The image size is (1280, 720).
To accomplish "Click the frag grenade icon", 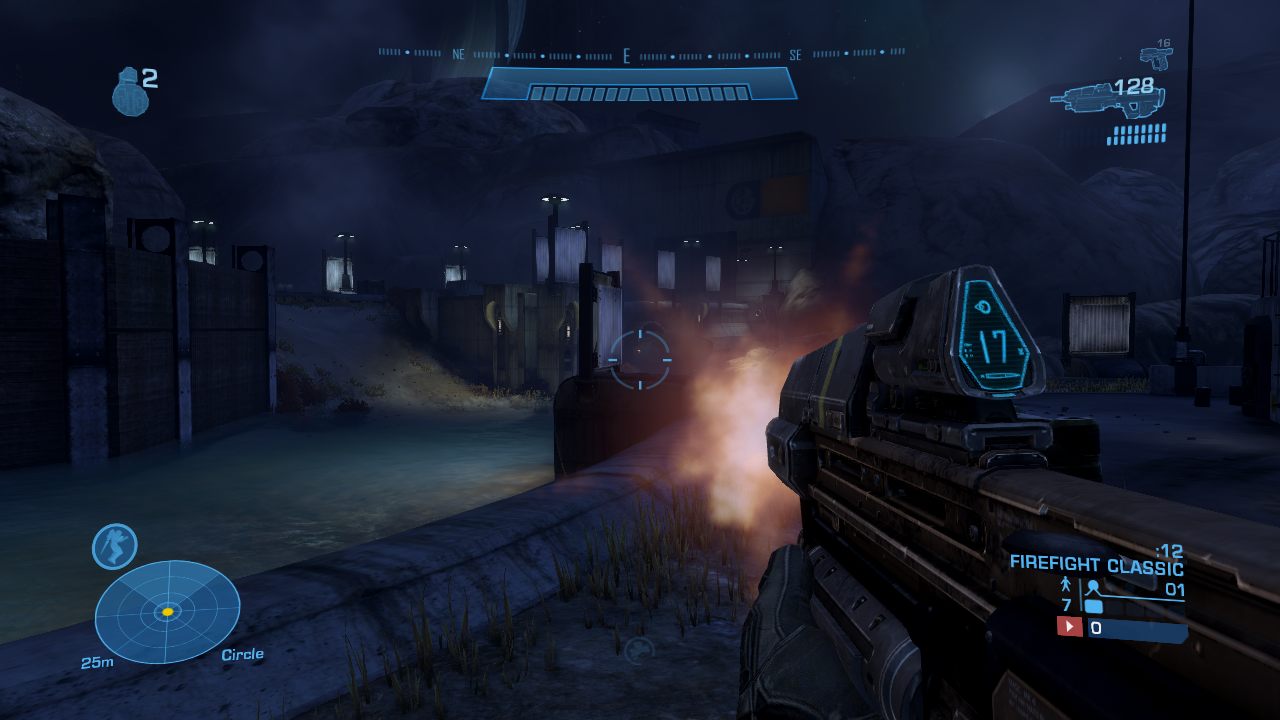I will (127, 92).
